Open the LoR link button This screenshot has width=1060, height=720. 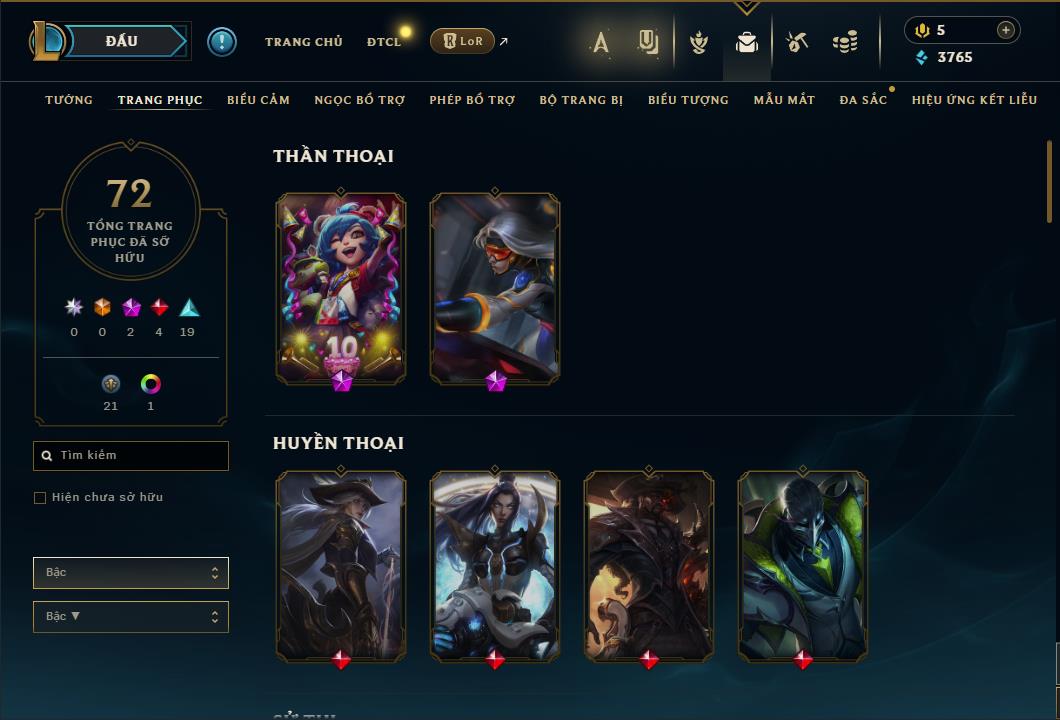click(x=462, y=41)
